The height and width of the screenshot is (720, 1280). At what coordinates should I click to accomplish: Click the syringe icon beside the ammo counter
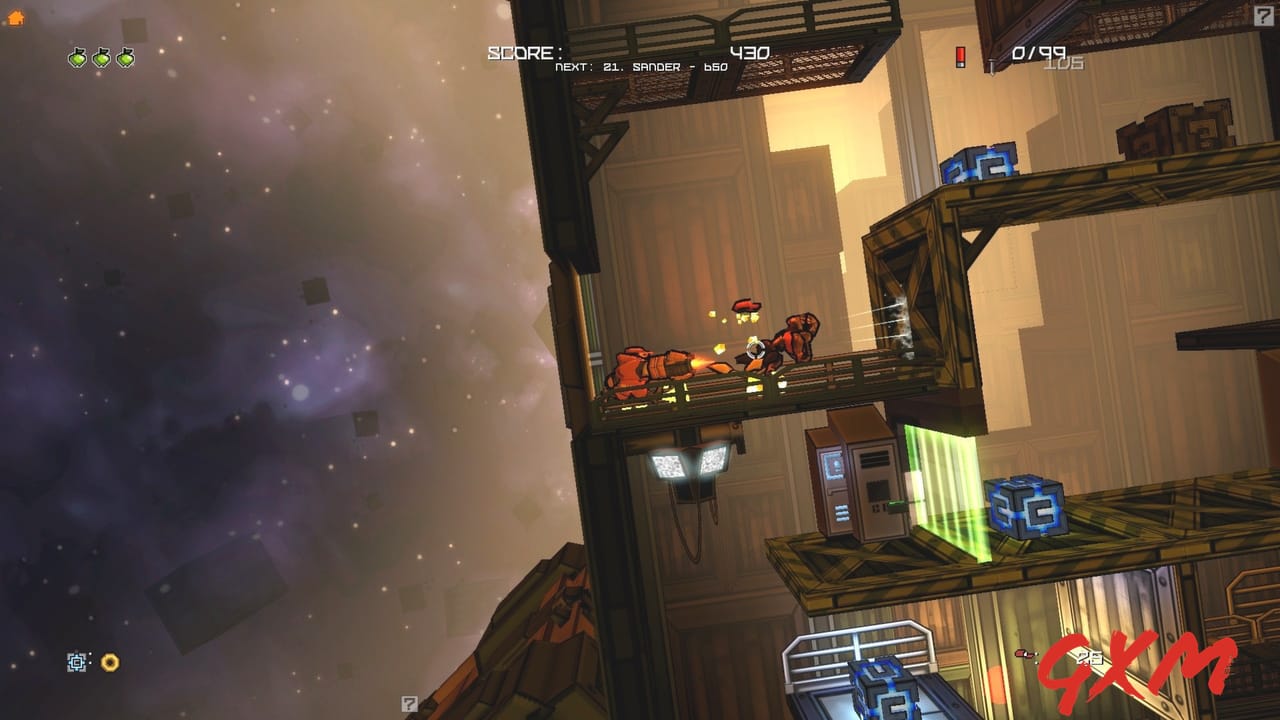pos(990,64)
